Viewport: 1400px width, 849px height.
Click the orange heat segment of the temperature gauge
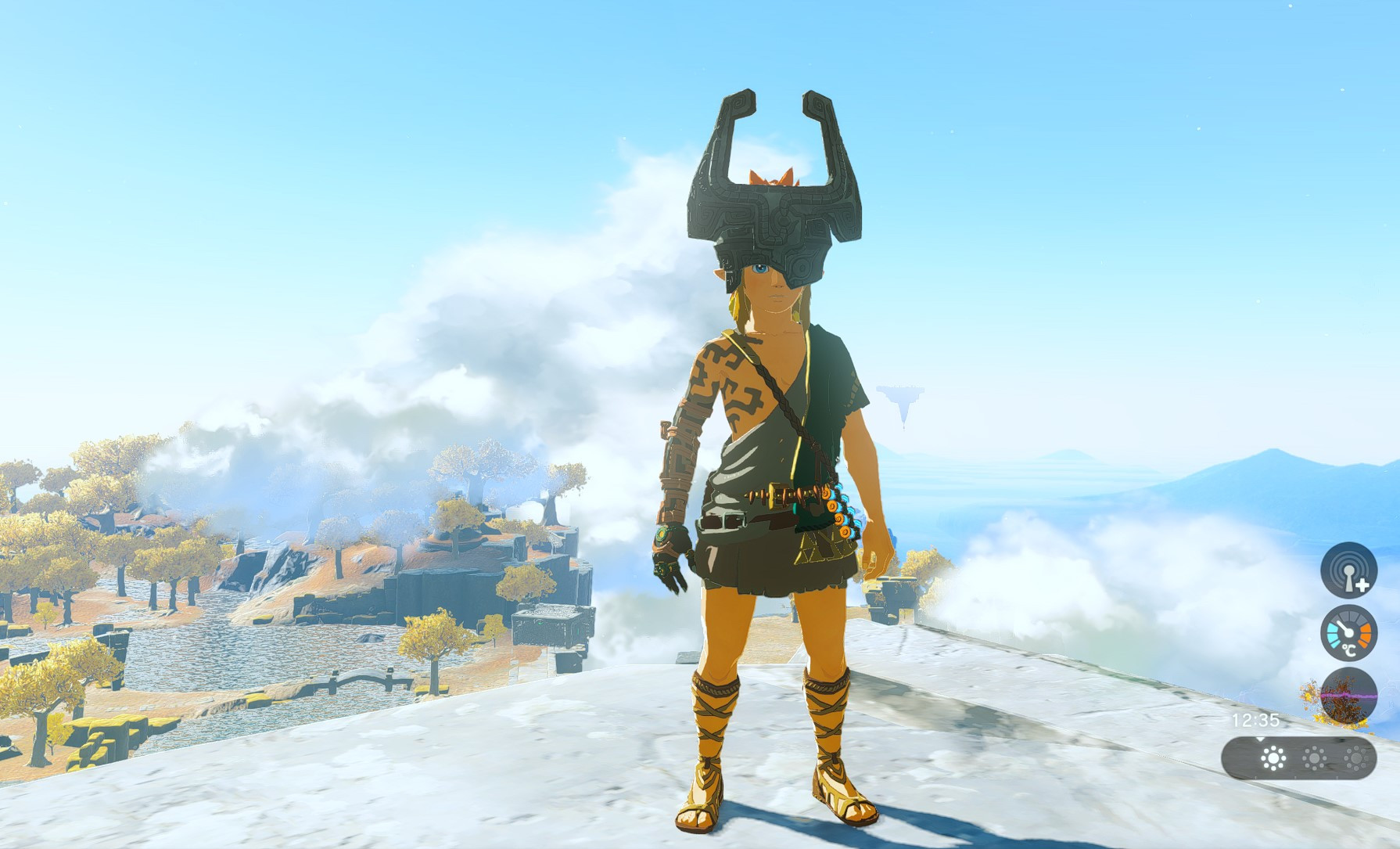(x=1366, y=634)
